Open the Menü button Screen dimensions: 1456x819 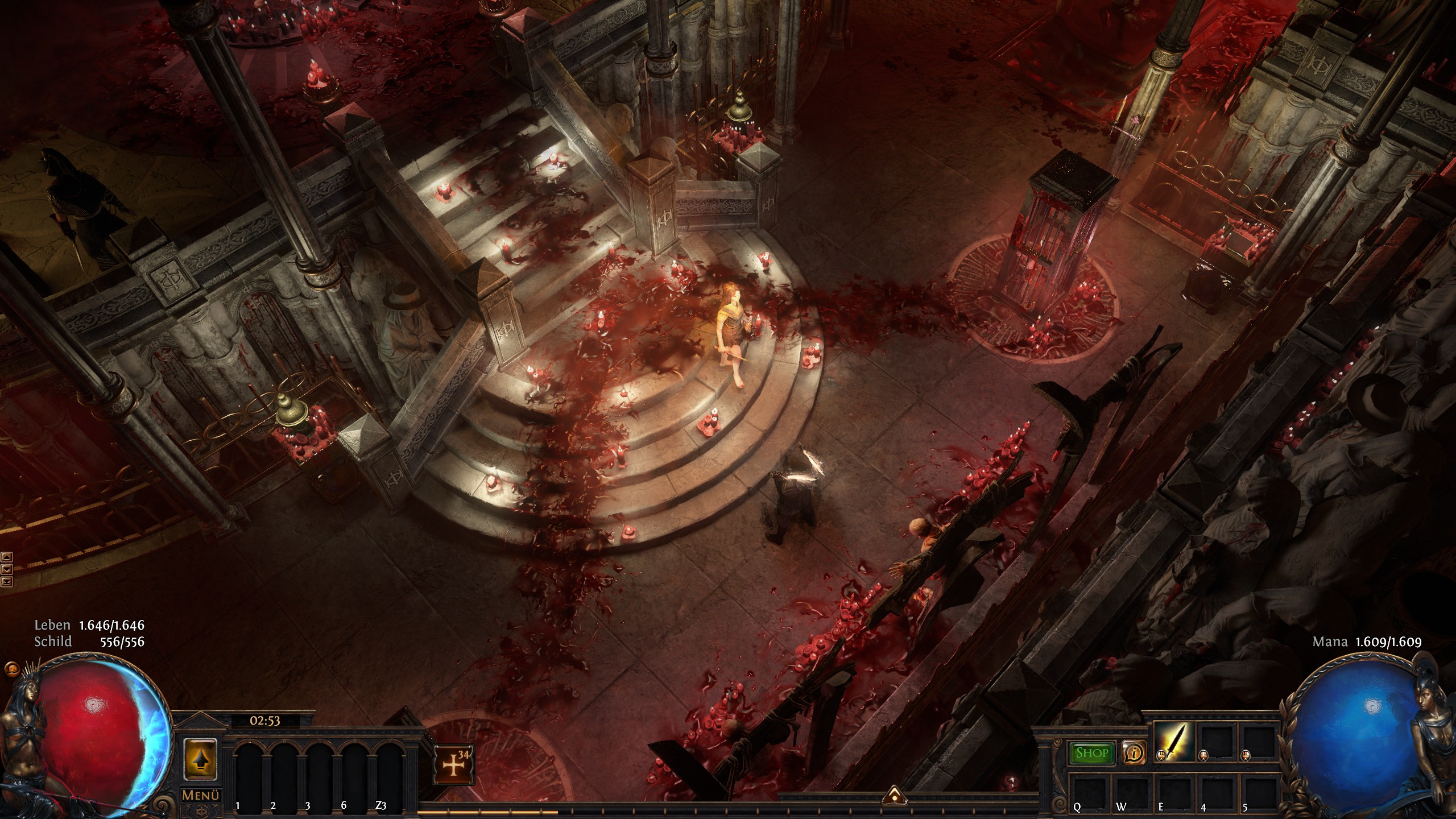pyautogui.click(x=201, y=795)
